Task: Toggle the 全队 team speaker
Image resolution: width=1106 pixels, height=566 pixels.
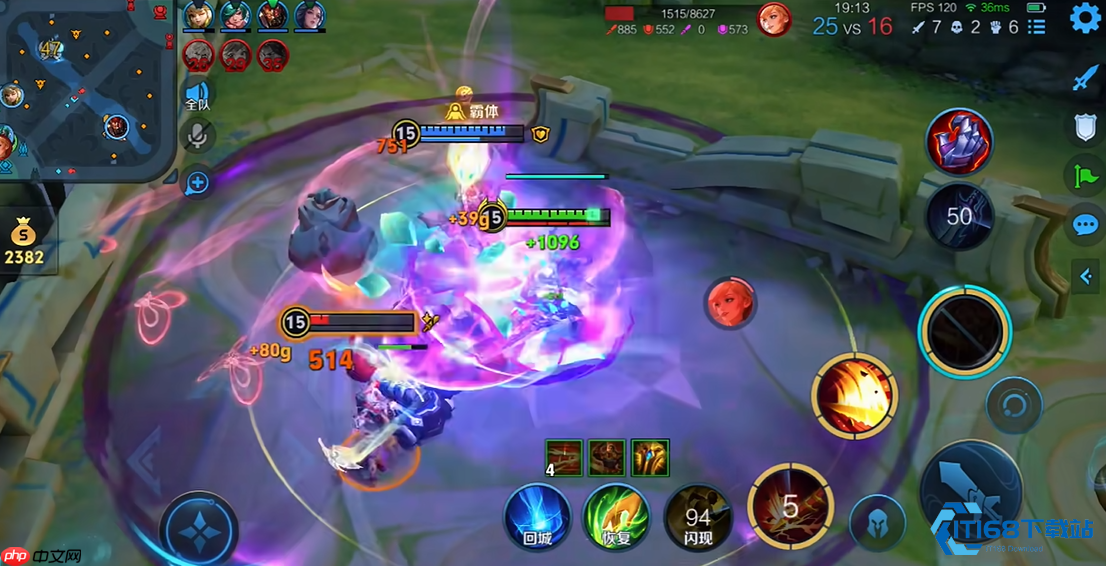Action: (198, 97)
